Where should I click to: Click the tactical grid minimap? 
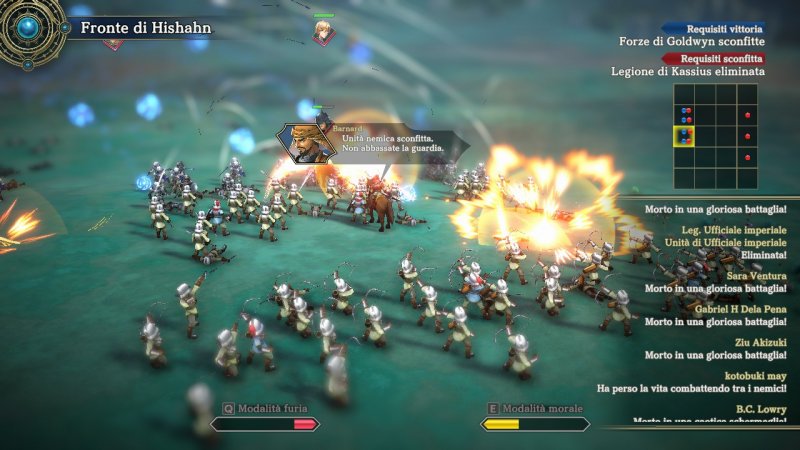coord(715,136)
